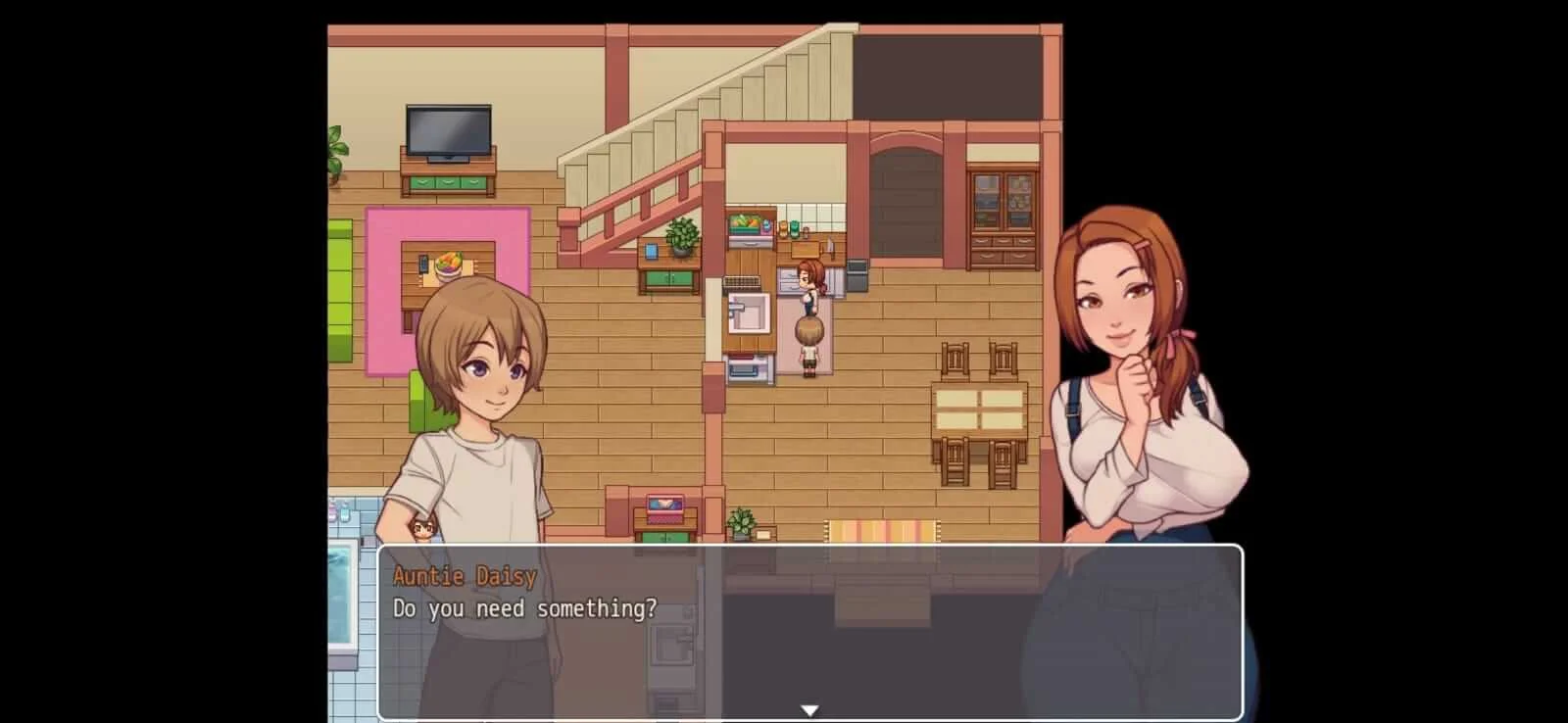Viewport: 1568px width, 723px height.
Task: Click the Auntie Daisy name label
Action: tap(463, 576)
